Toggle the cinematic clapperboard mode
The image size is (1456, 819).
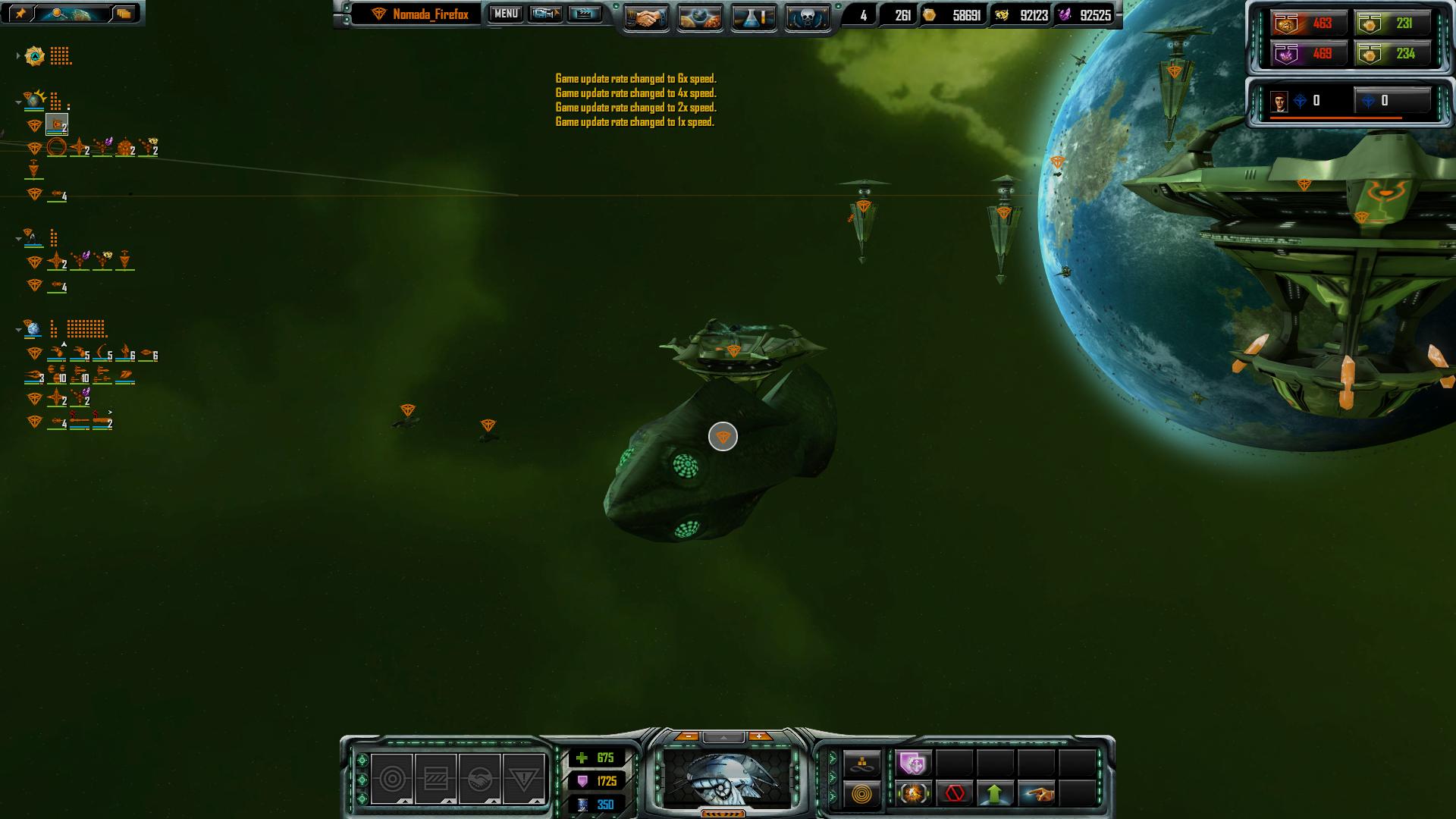point(584,14)
